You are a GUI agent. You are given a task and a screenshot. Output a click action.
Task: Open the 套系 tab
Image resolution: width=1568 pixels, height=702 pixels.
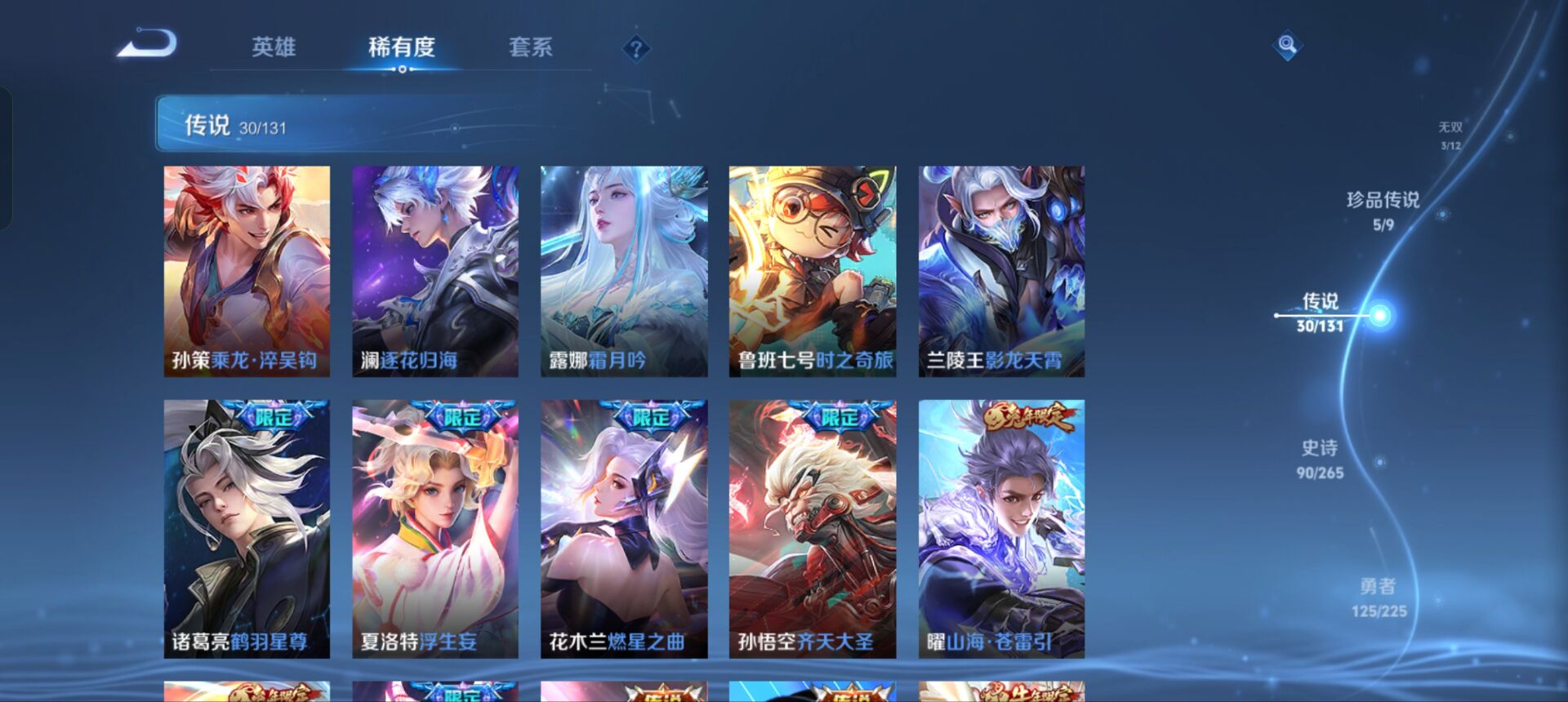tap(529, 49)
